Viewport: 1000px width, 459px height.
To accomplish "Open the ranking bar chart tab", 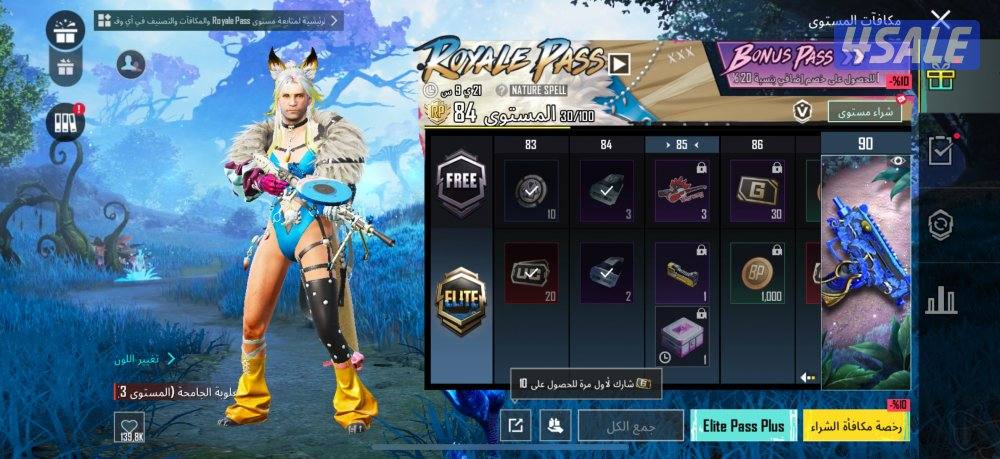I will tap(940, 299).
